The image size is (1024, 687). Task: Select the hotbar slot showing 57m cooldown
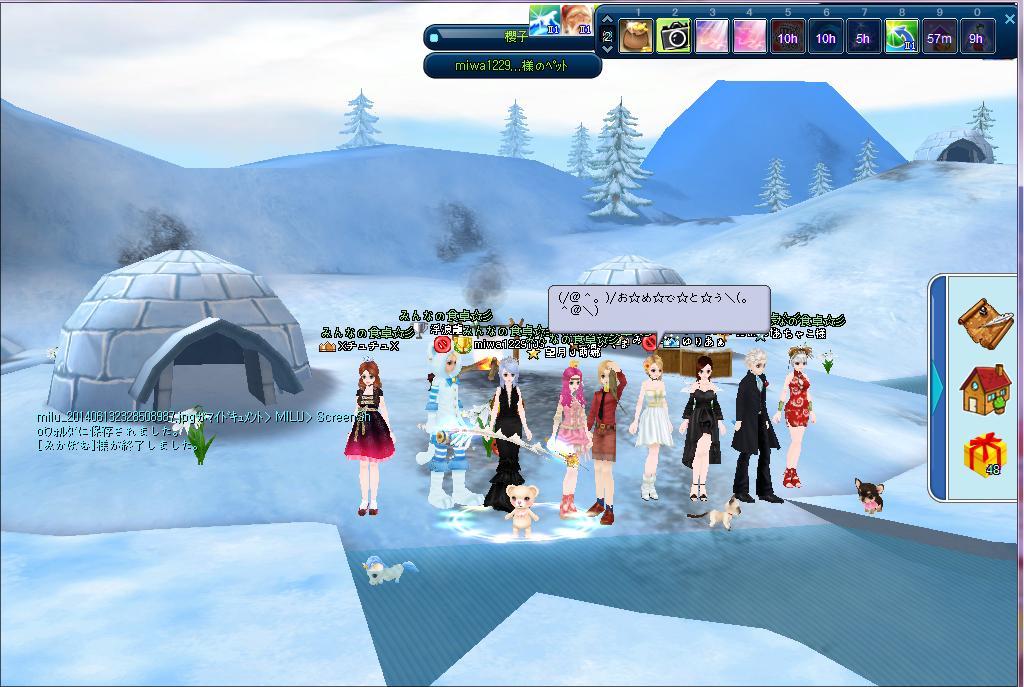point(939,38)
